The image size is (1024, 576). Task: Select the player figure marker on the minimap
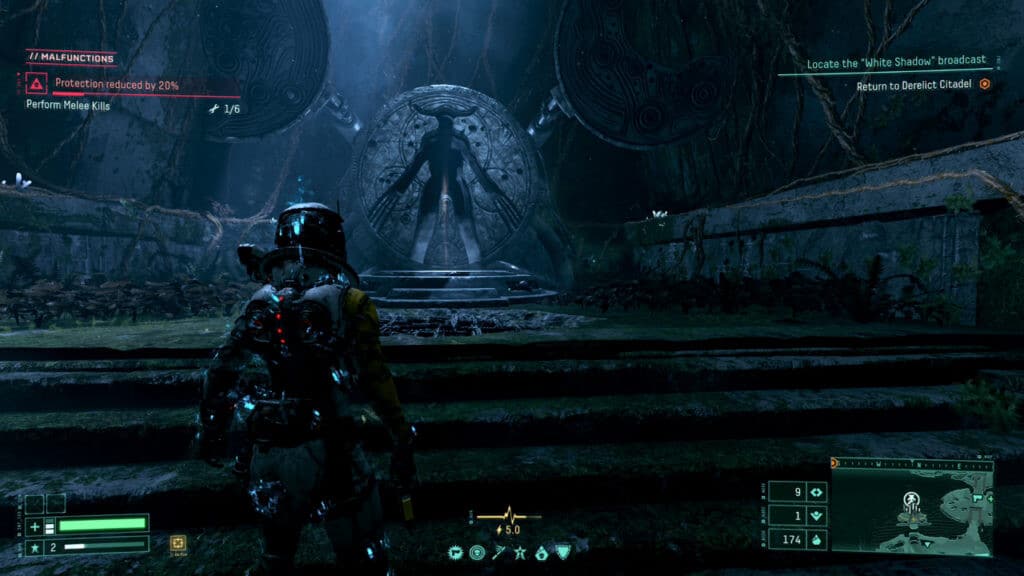[912, 499]
